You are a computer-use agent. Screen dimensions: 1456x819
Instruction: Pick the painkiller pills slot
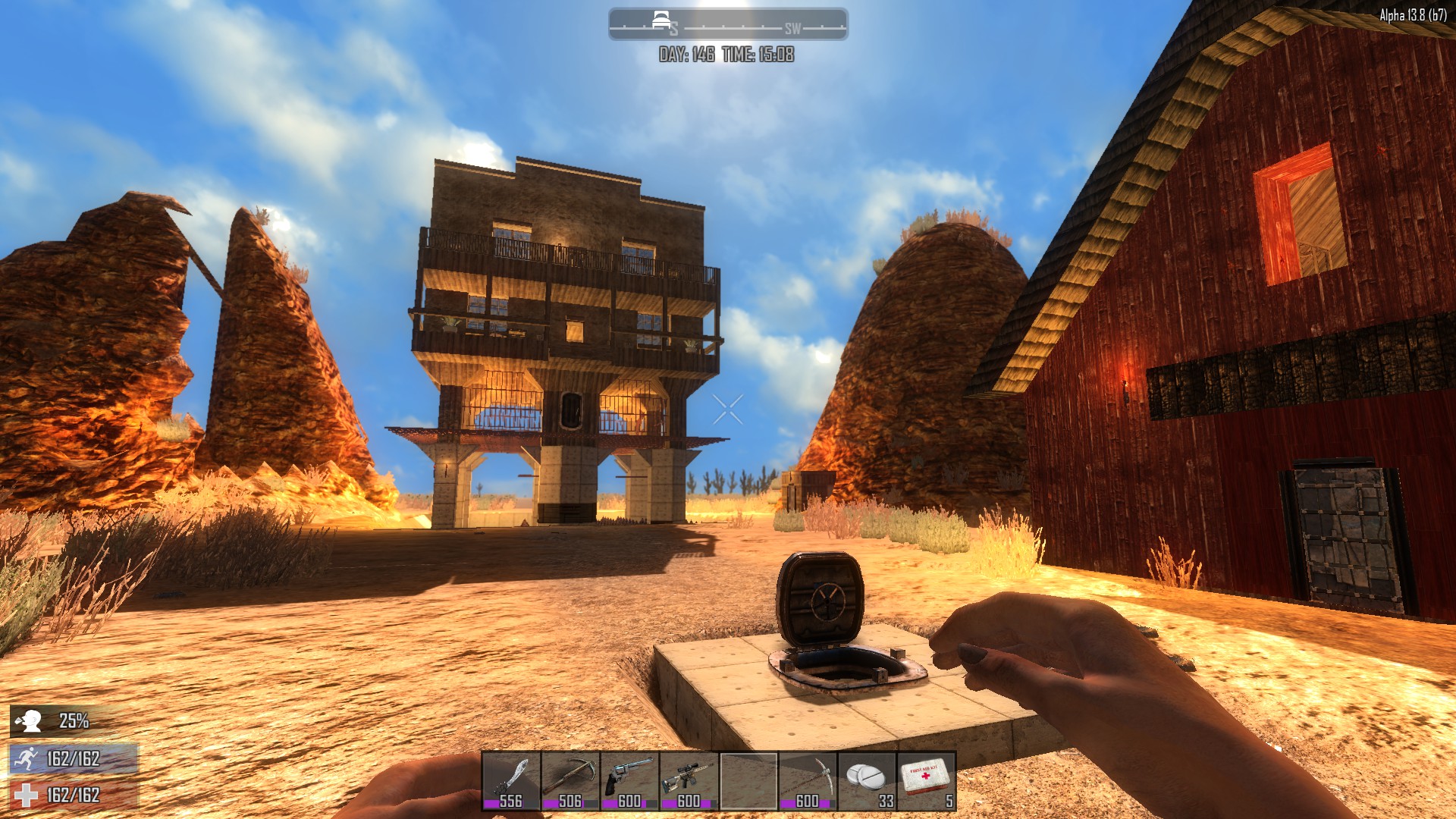pos(867,781)
